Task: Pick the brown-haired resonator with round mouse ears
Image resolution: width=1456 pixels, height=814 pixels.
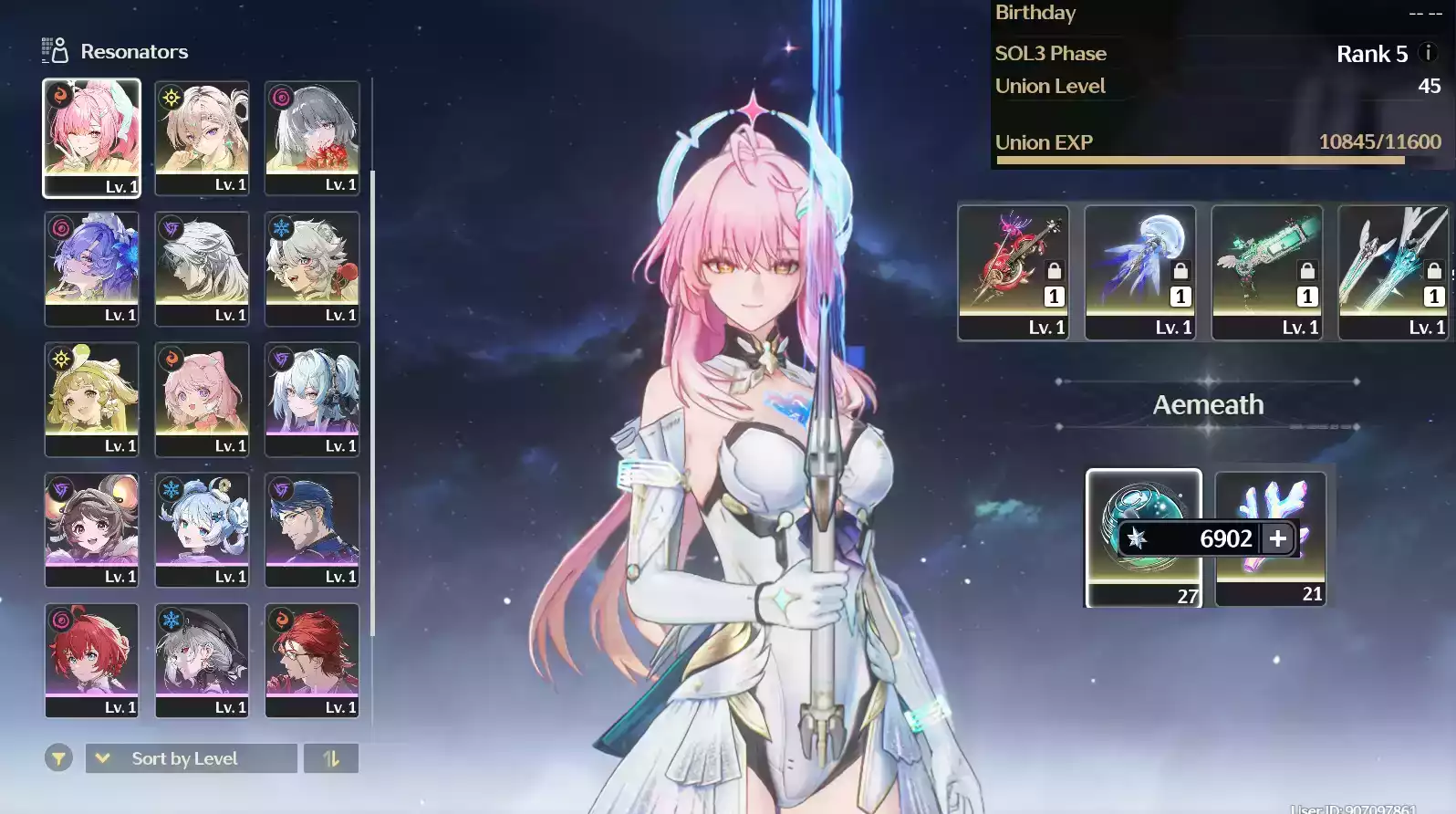Action: (x=91, y=528)
